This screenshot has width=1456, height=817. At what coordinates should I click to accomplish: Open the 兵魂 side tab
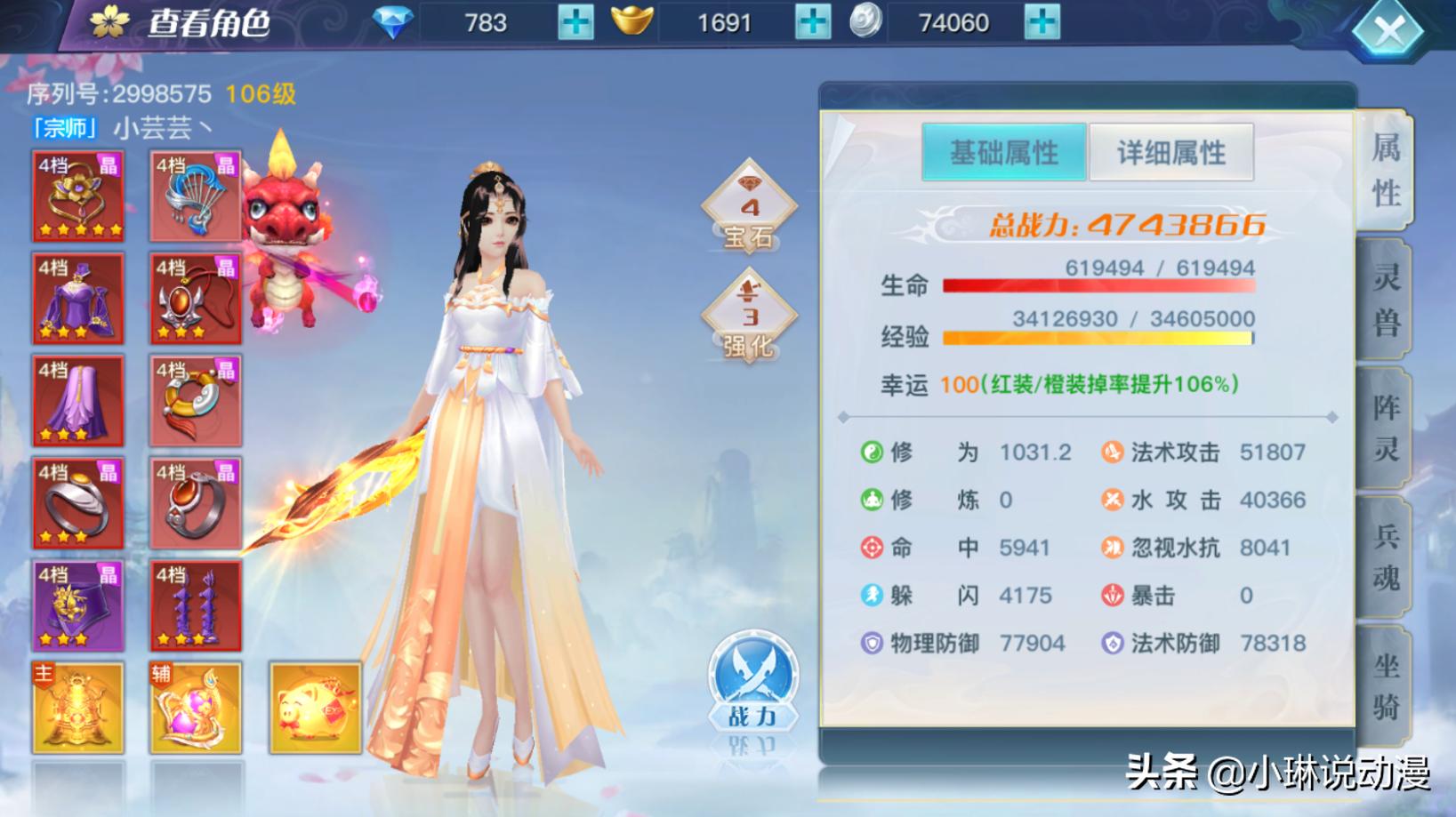point(1385,557)
